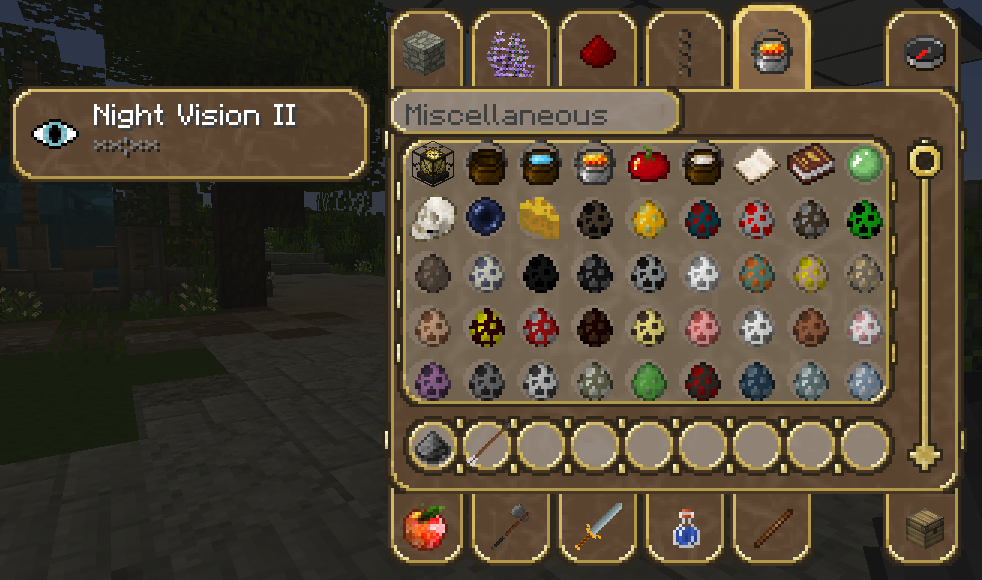This screenshot has height=580, width=982.
Task: Select the brown book item
Action: (810, 164)
